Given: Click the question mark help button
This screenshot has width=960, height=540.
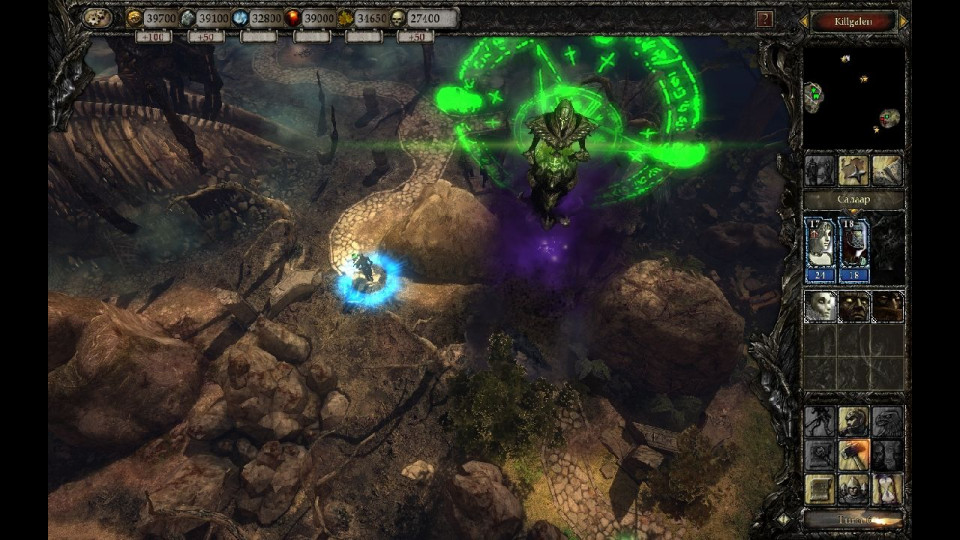Looking at the screenshot, I should point(764,18).
